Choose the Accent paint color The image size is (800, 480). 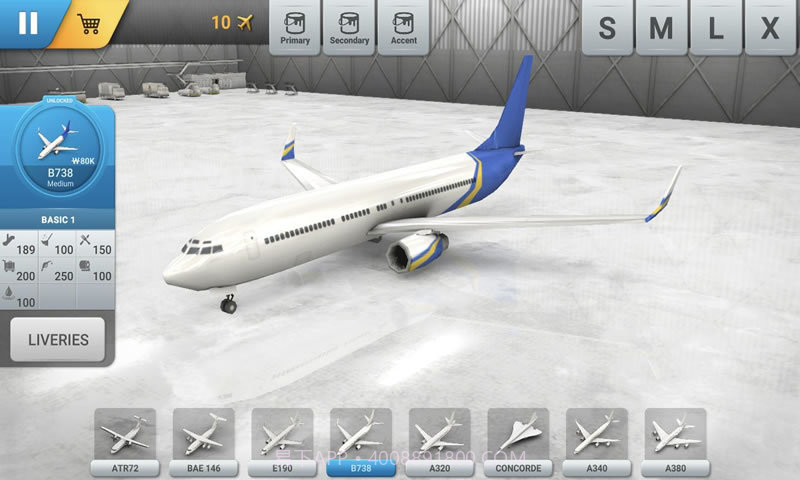(x=403, y=26)
